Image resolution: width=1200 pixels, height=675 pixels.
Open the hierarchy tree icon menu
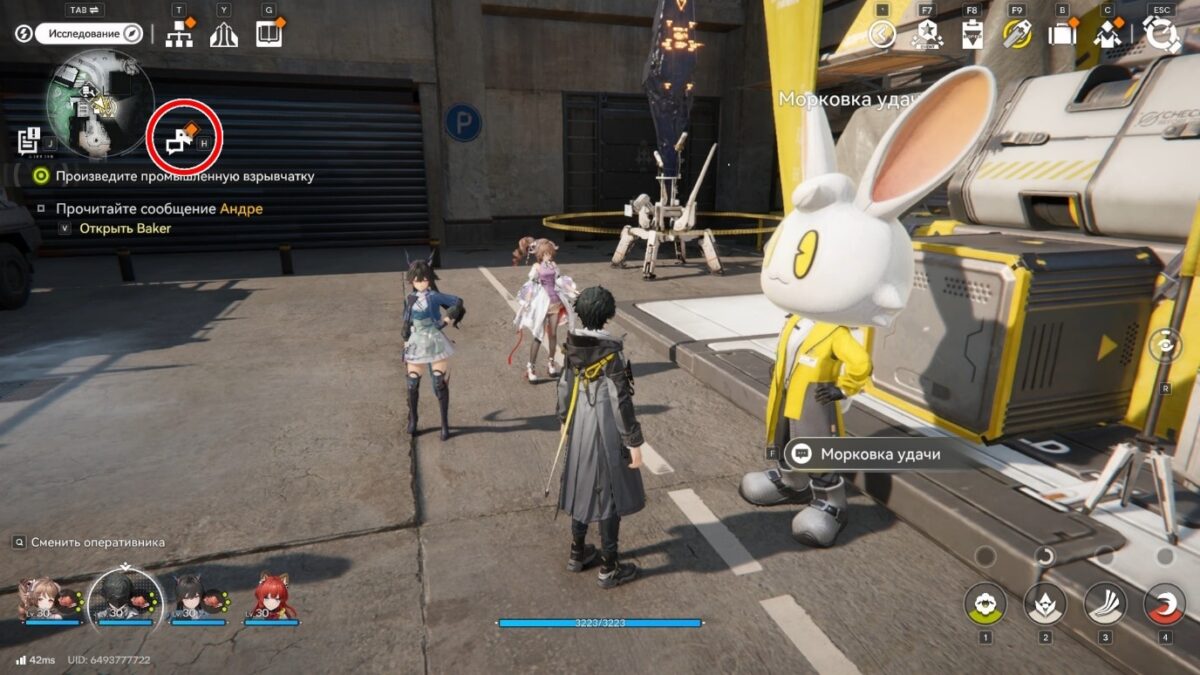(180, 35)
